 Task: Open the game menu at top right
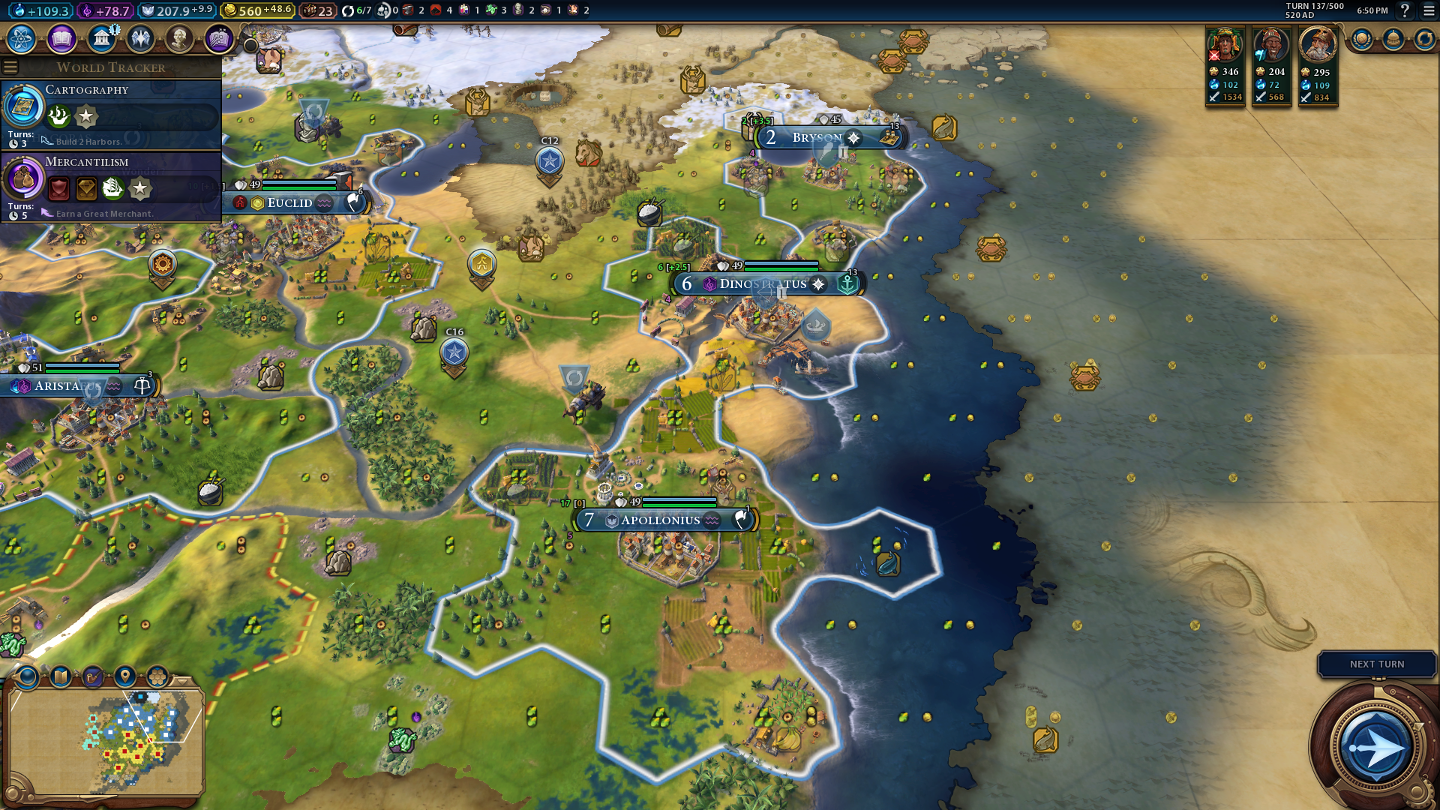1428,11
